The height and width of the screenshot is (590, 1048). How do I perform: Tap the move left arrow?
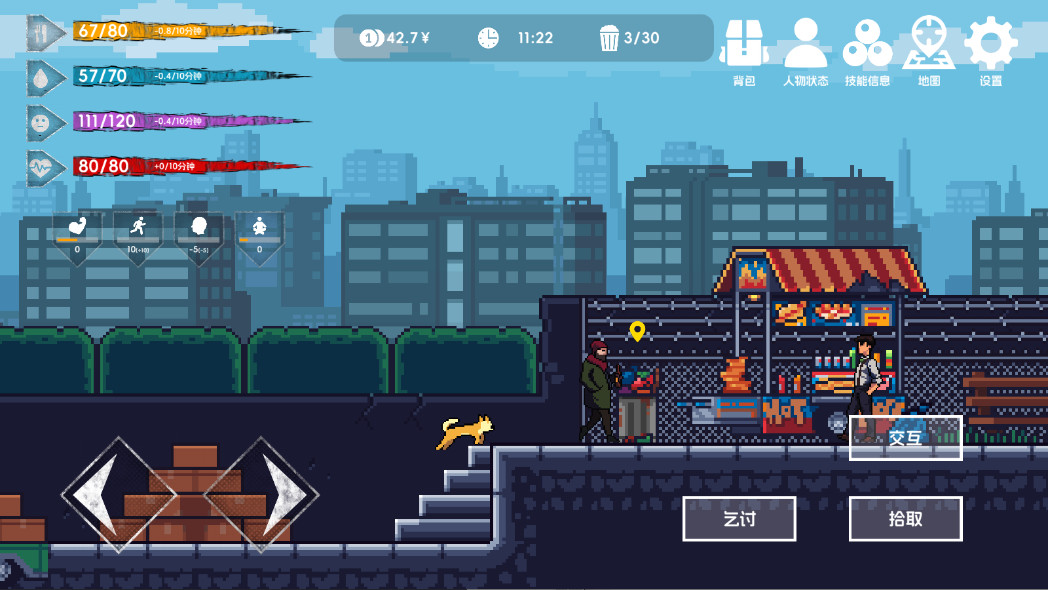coord(118,494)
